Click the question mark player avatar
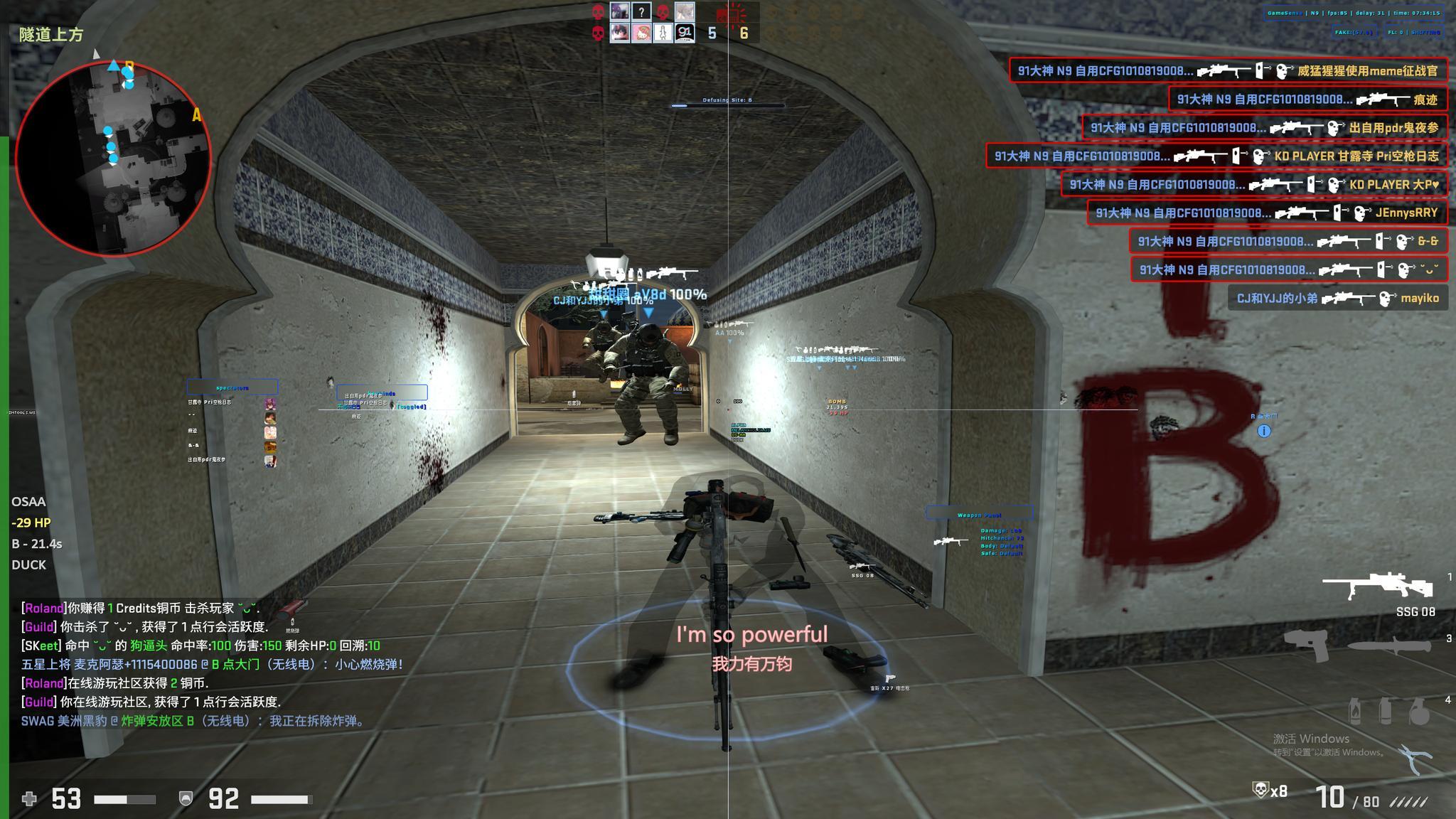 pos(641,11)
